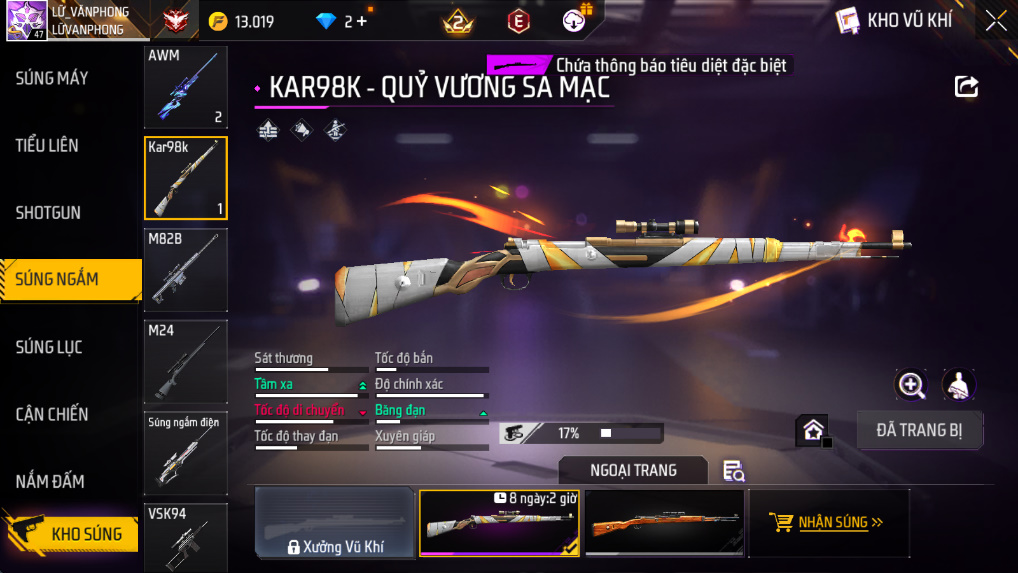Select the default orange Kar98k skin
The image size is (1018, 573).
pyautogui.click(x=664, y=522)
